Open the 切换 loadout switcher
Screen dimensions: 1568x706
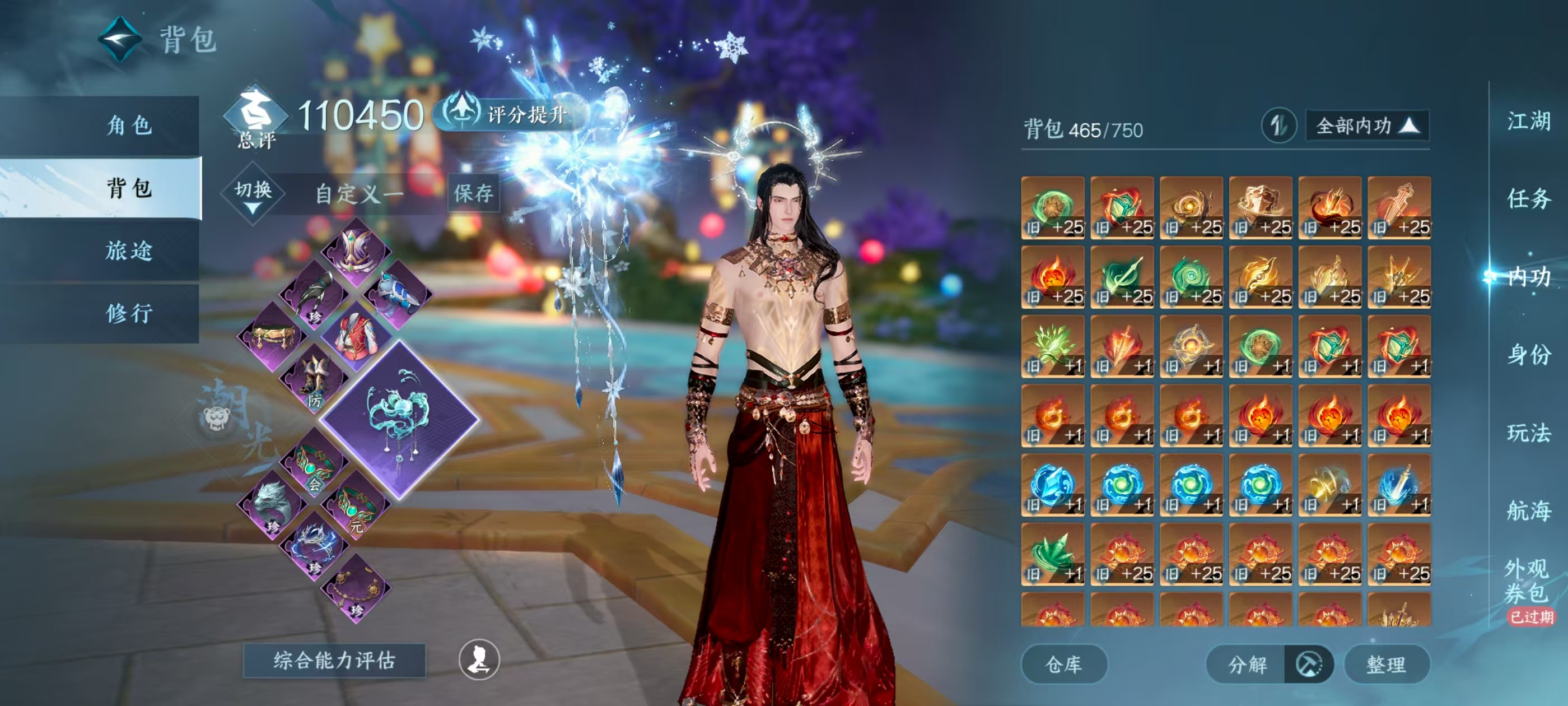[253, 194]
